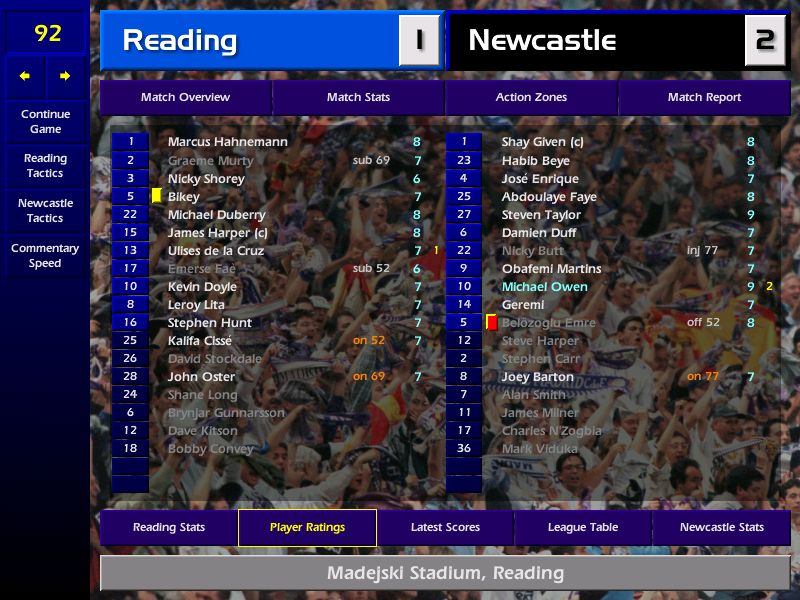Select Shay Given in the Newcastle list
Viewport: 800px width, 600px height.
coord(542,142)
